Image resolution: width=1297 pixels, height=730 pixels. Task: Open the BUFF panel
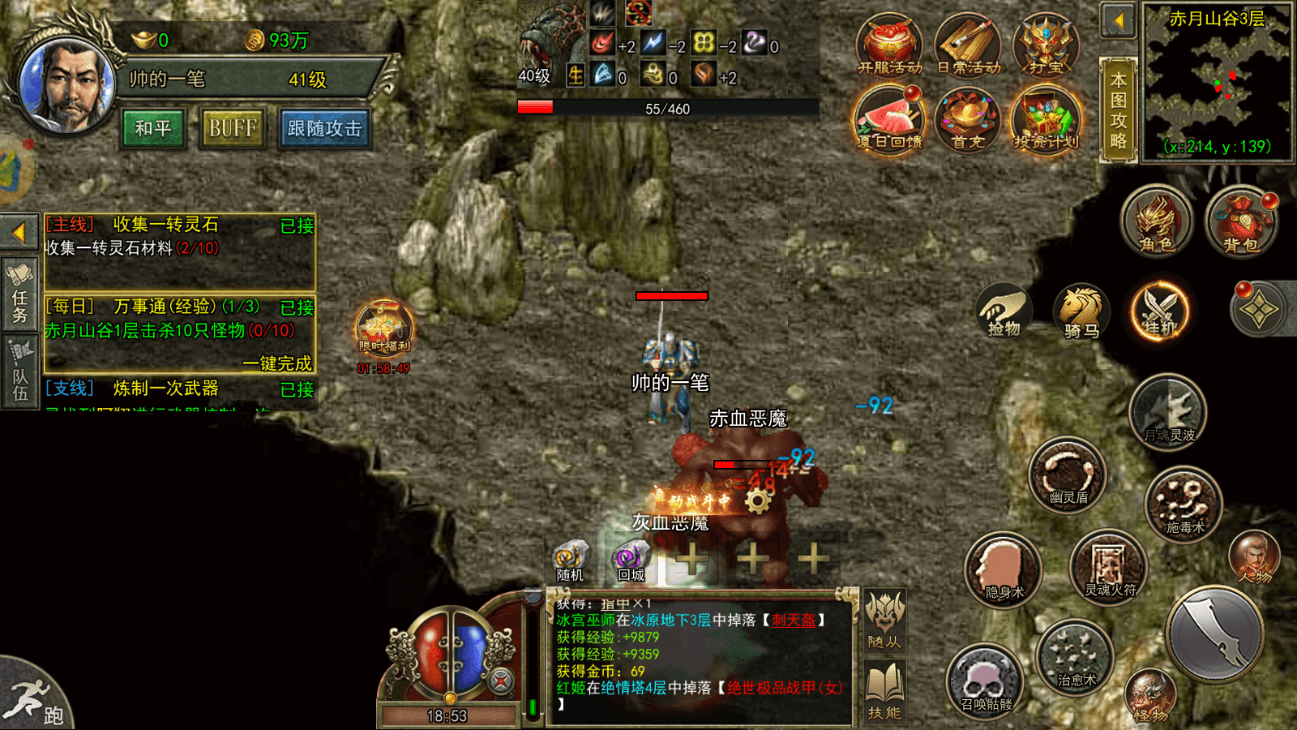(x=232, y=129)
